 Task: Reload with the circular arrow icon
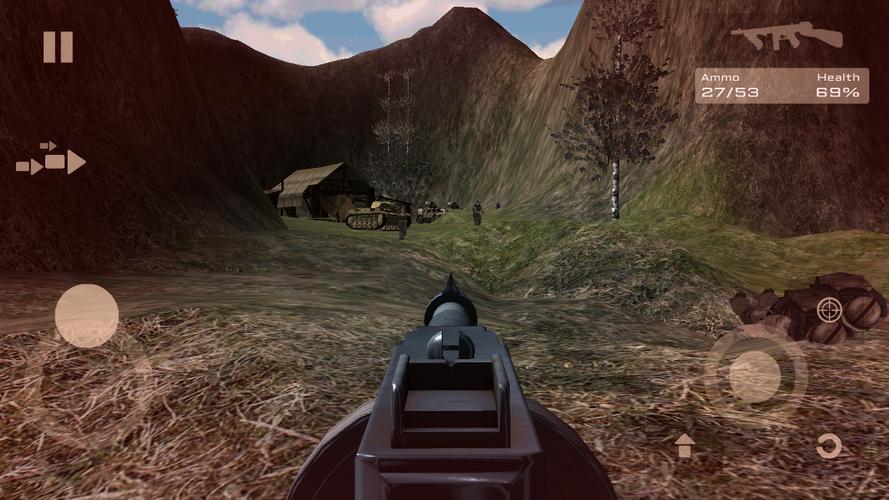[829, 446]
